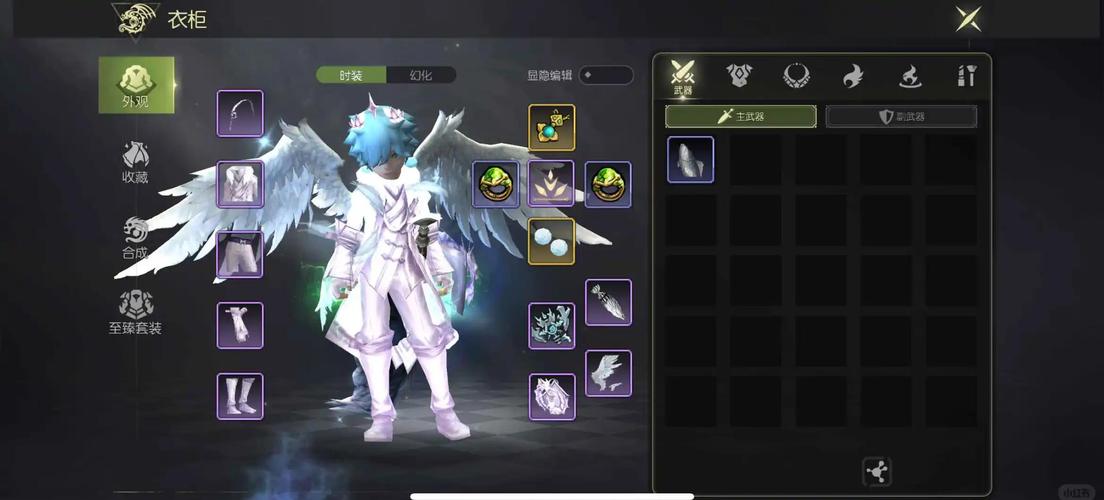Viewport: 1104px width, 500px height.
Task: Choose the necklace accessory category tab
Action: click(x=796, y=75)
